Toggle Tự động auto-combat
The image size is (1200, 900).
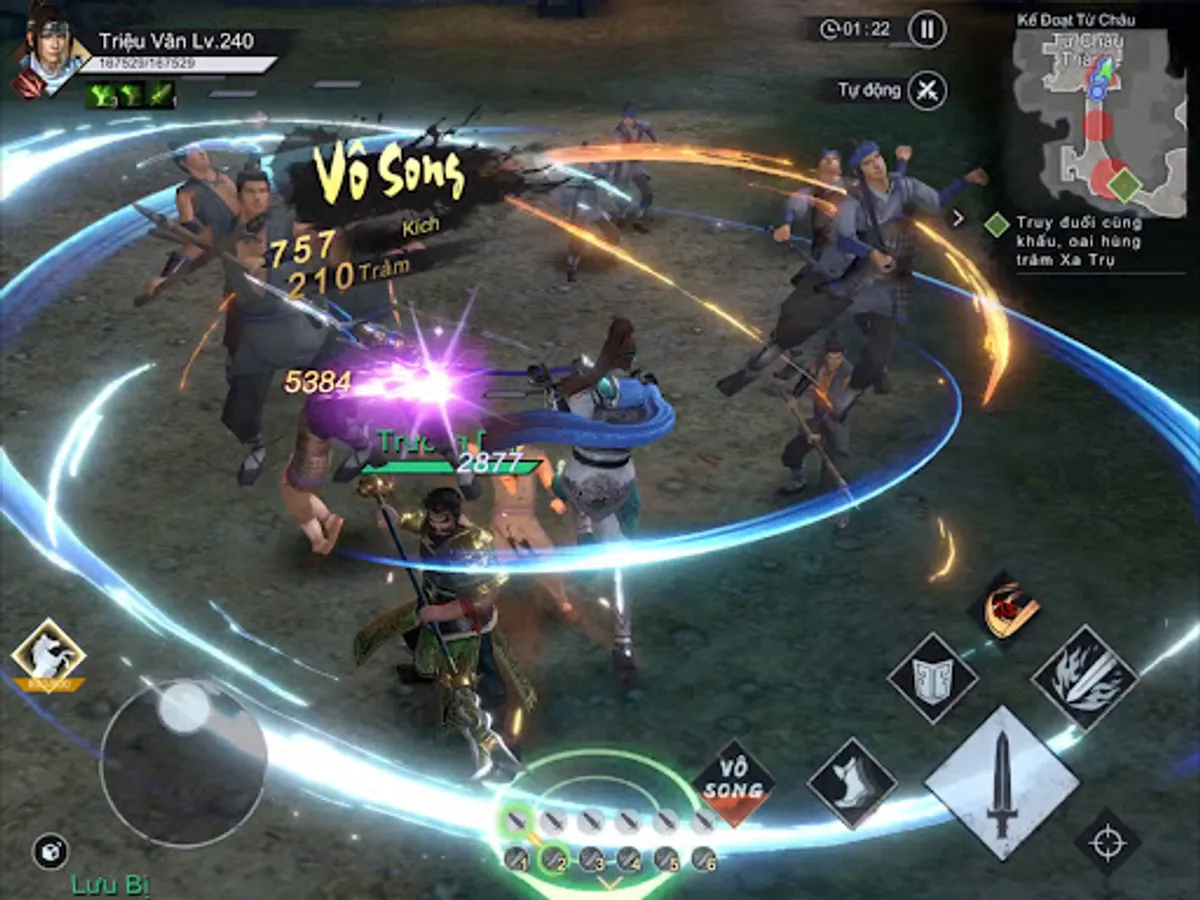(x=928, y=90)
